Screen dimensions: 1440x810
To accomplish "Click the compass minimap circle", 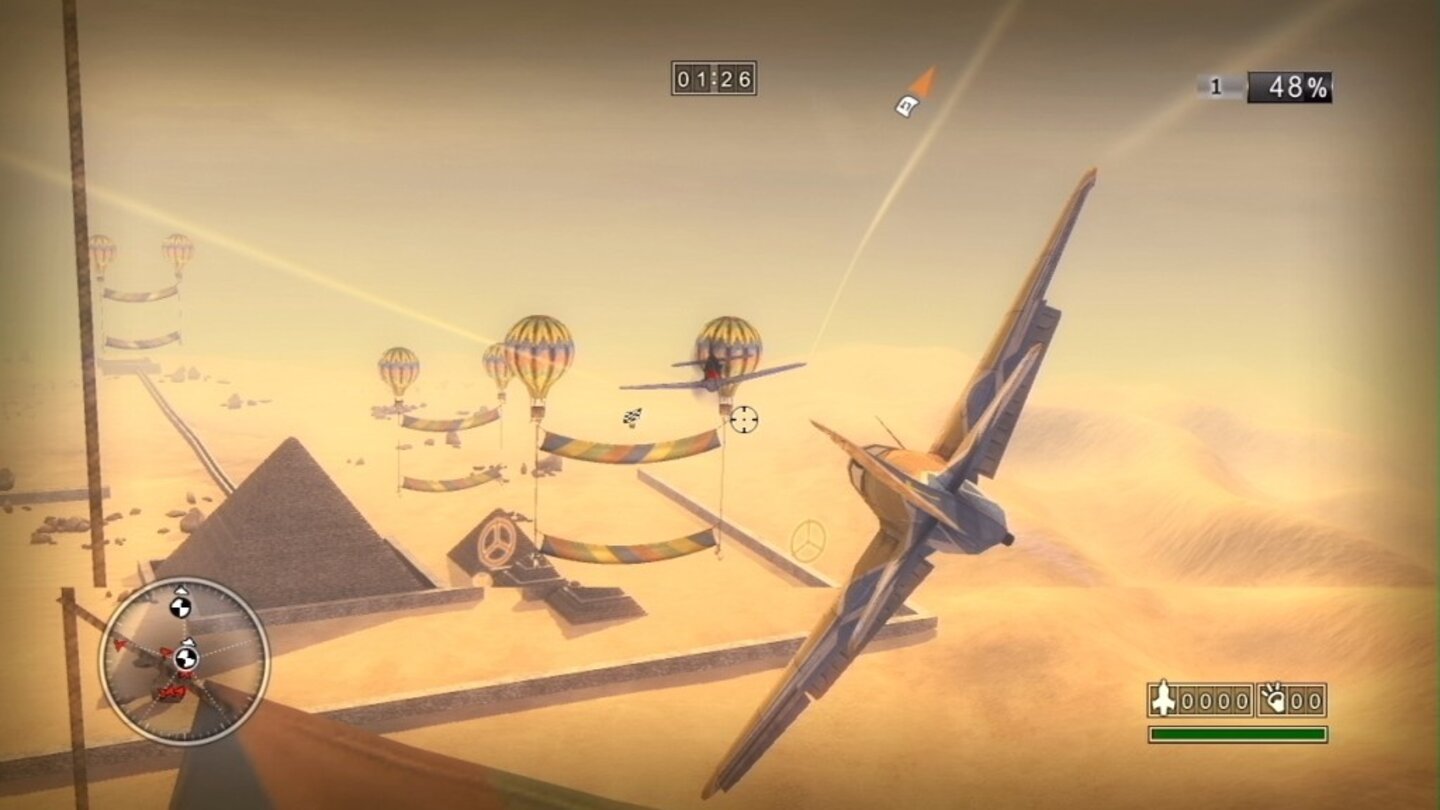I will (183, 660).
